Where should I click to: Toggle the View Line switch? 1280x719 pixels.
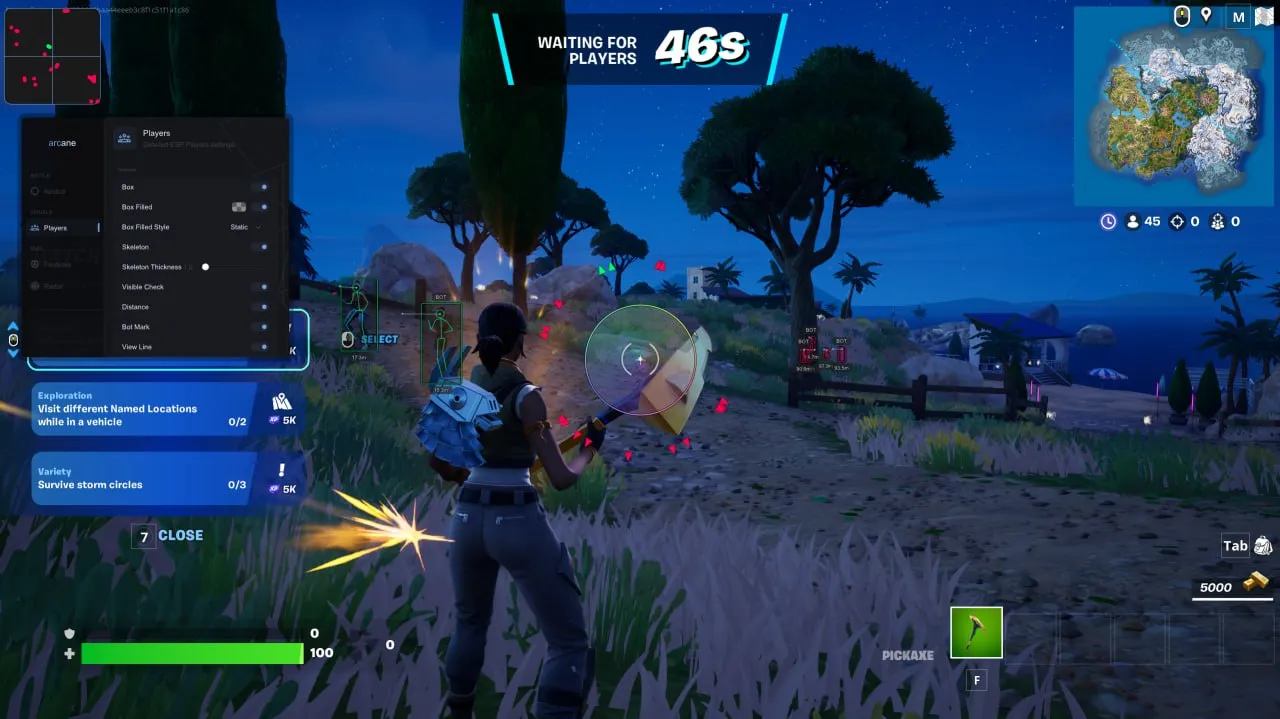tap(262, 347)
